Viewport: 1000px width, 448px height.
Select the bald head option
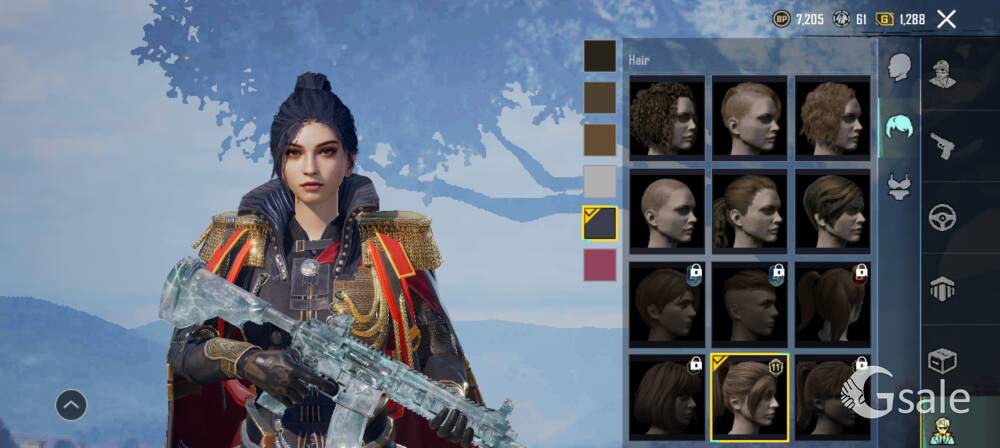[x=667, y=210]
